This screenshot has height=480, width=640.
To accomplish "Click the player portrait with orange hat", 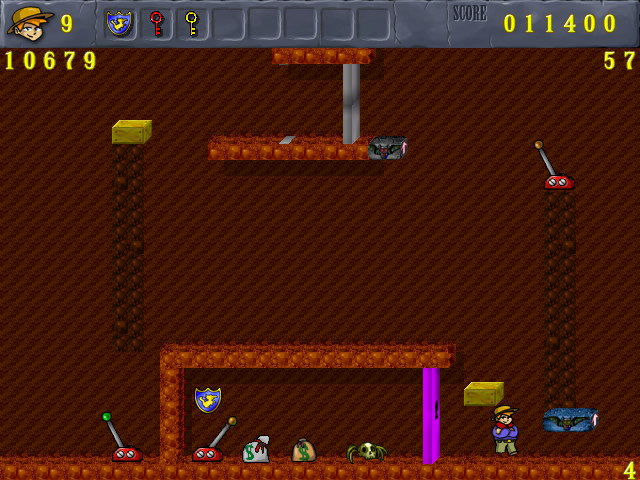I will [29, 22].
